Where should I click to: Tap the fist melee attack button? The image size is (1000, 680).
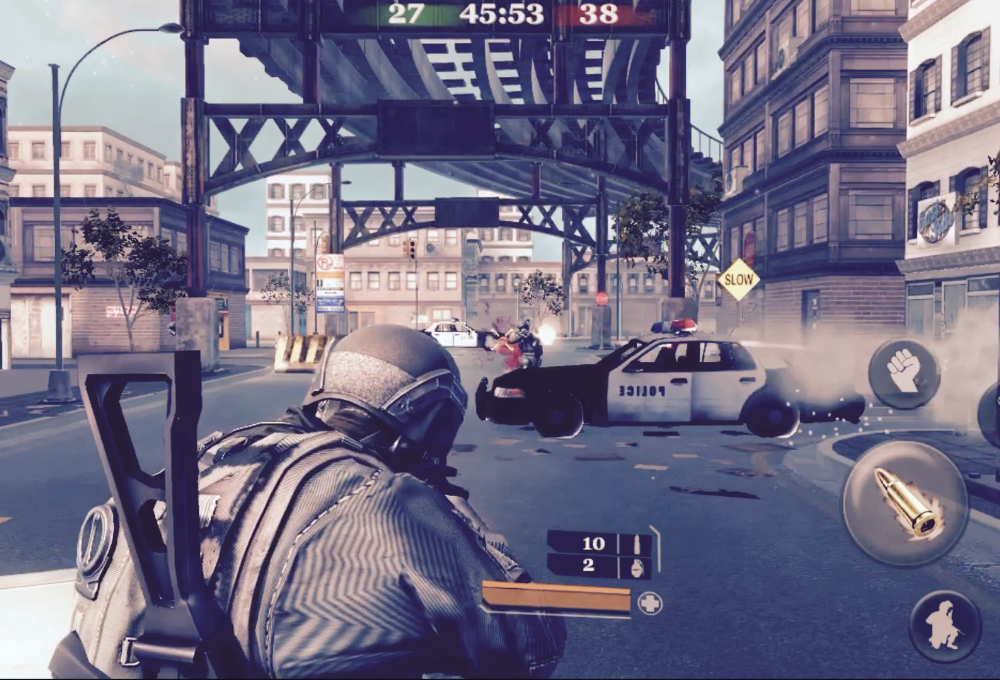(903, 373)
